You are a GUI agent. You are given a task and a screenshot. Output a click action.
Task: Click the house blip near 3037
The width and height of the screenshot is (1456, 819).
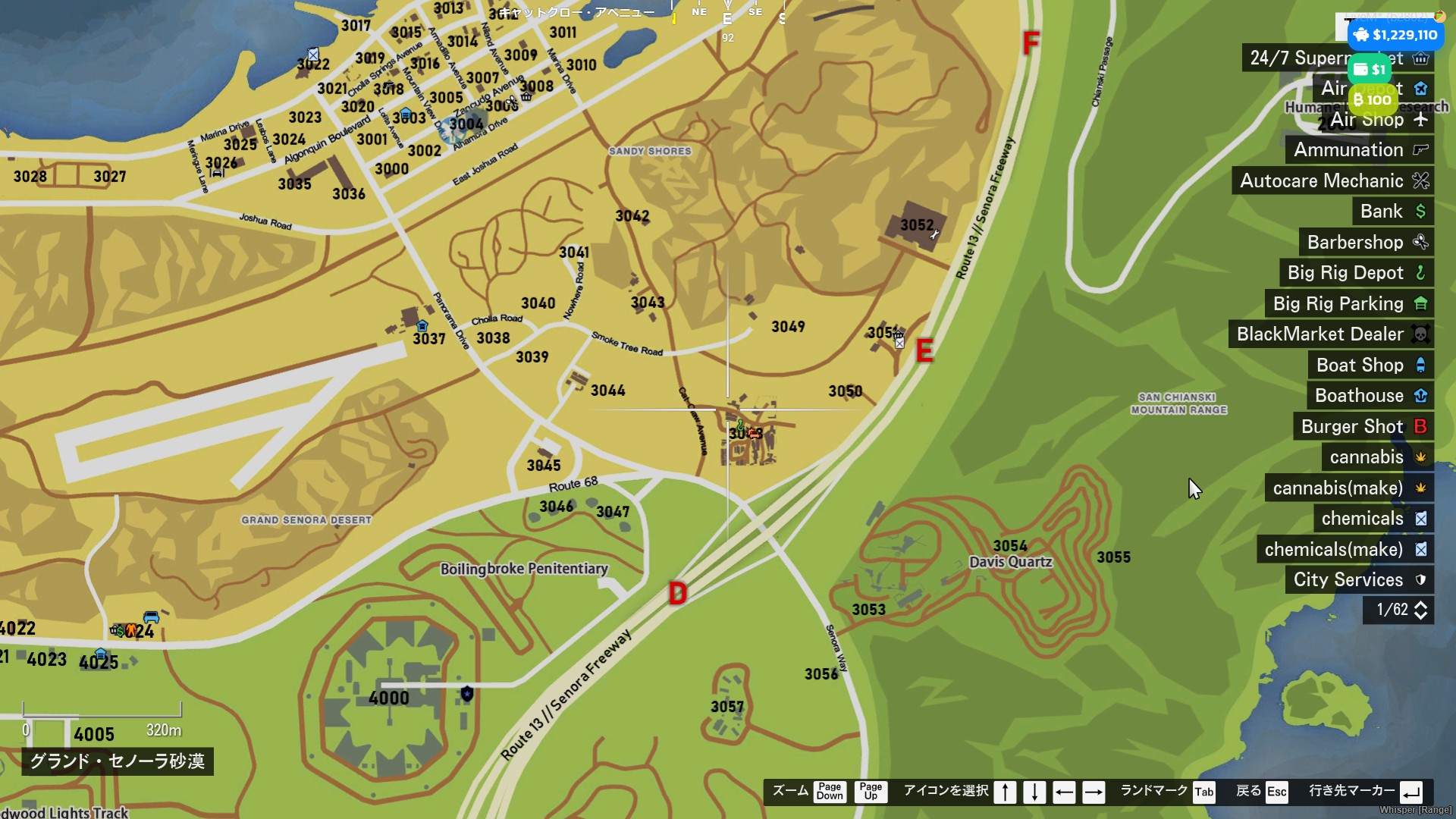(422, 326)
